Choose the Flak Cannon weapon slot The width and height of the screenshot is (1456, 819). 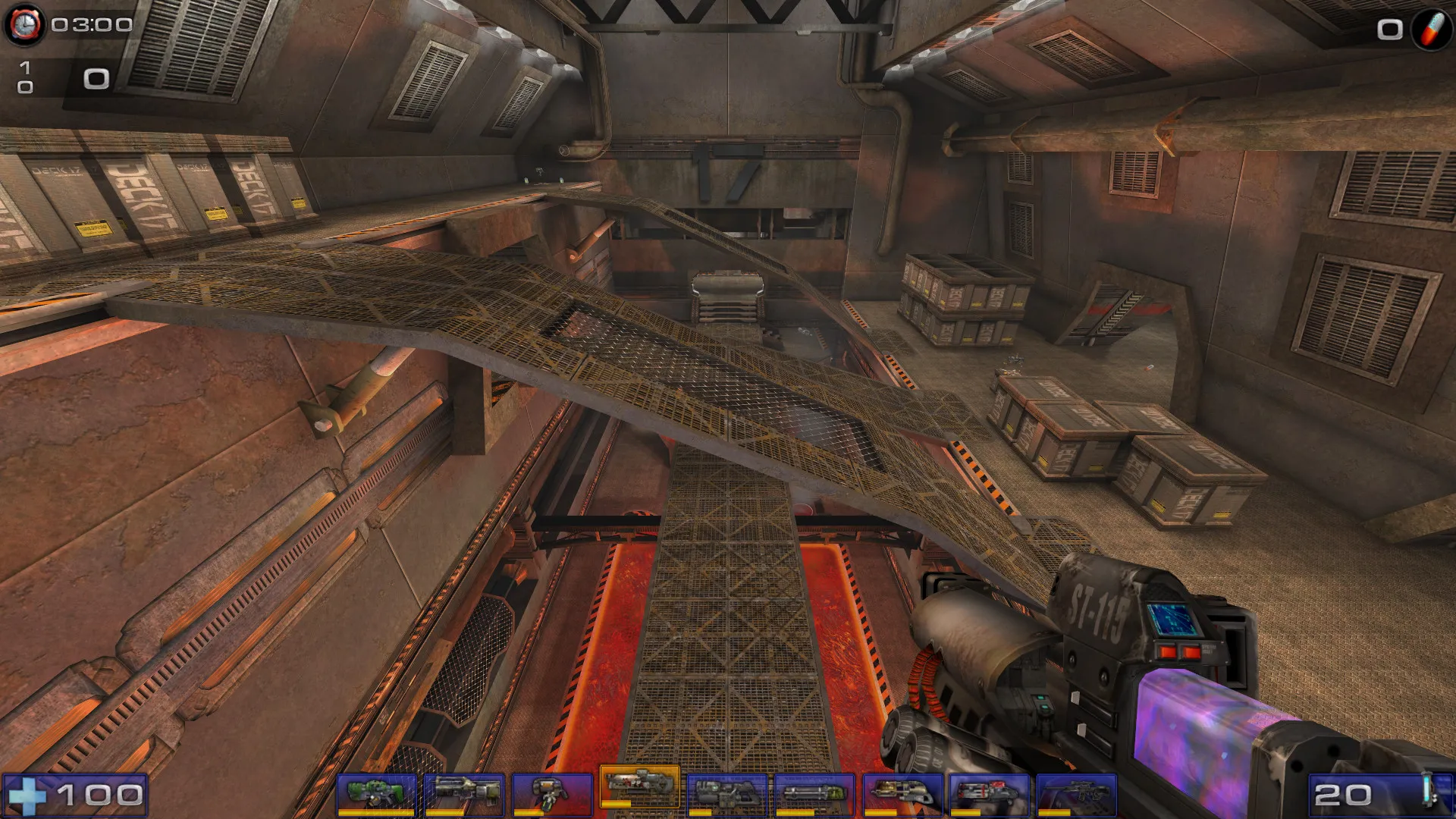point(902,794)
